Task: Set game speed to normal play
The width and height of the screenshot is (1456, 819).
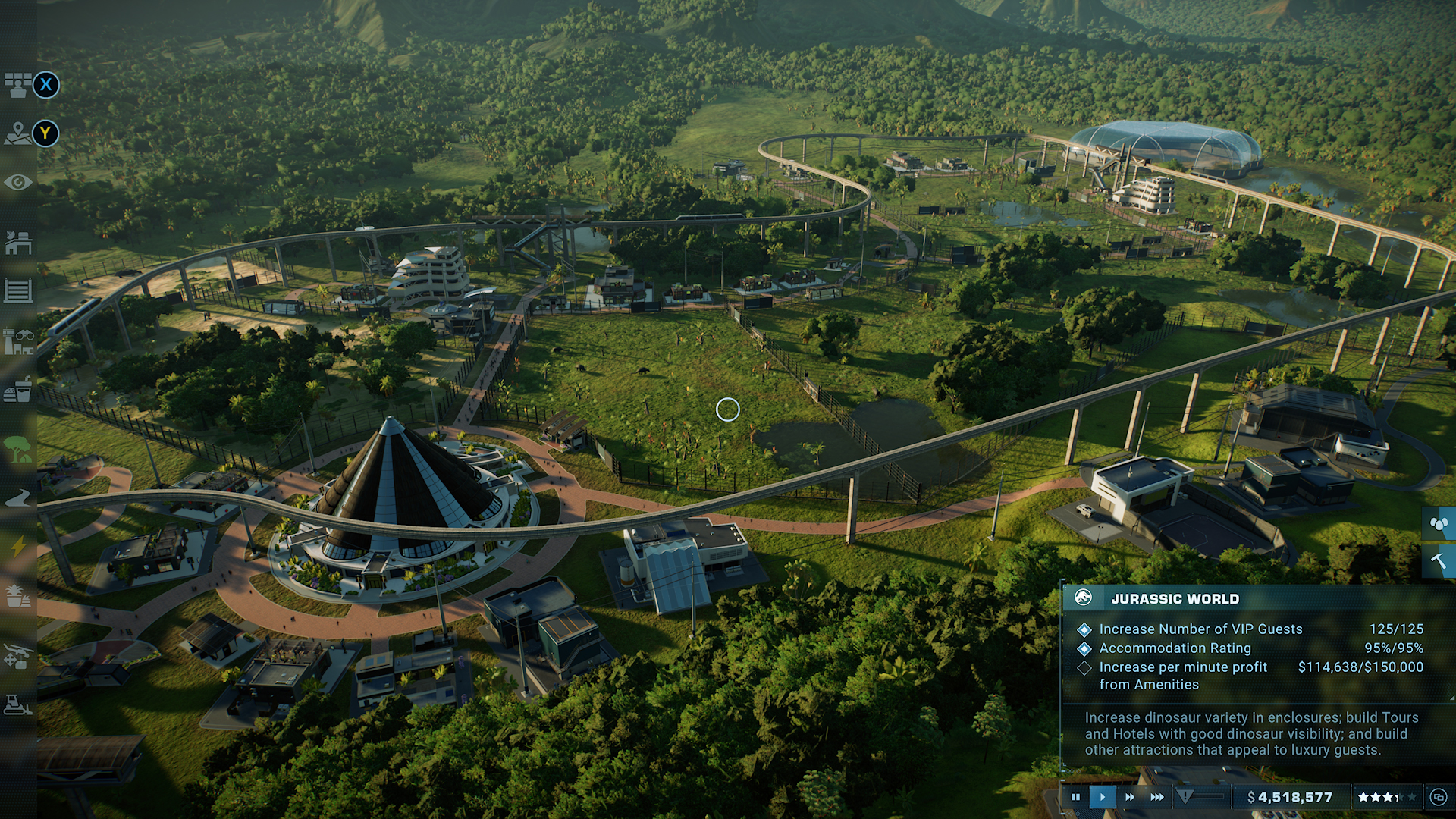Action: (1103, 797)
